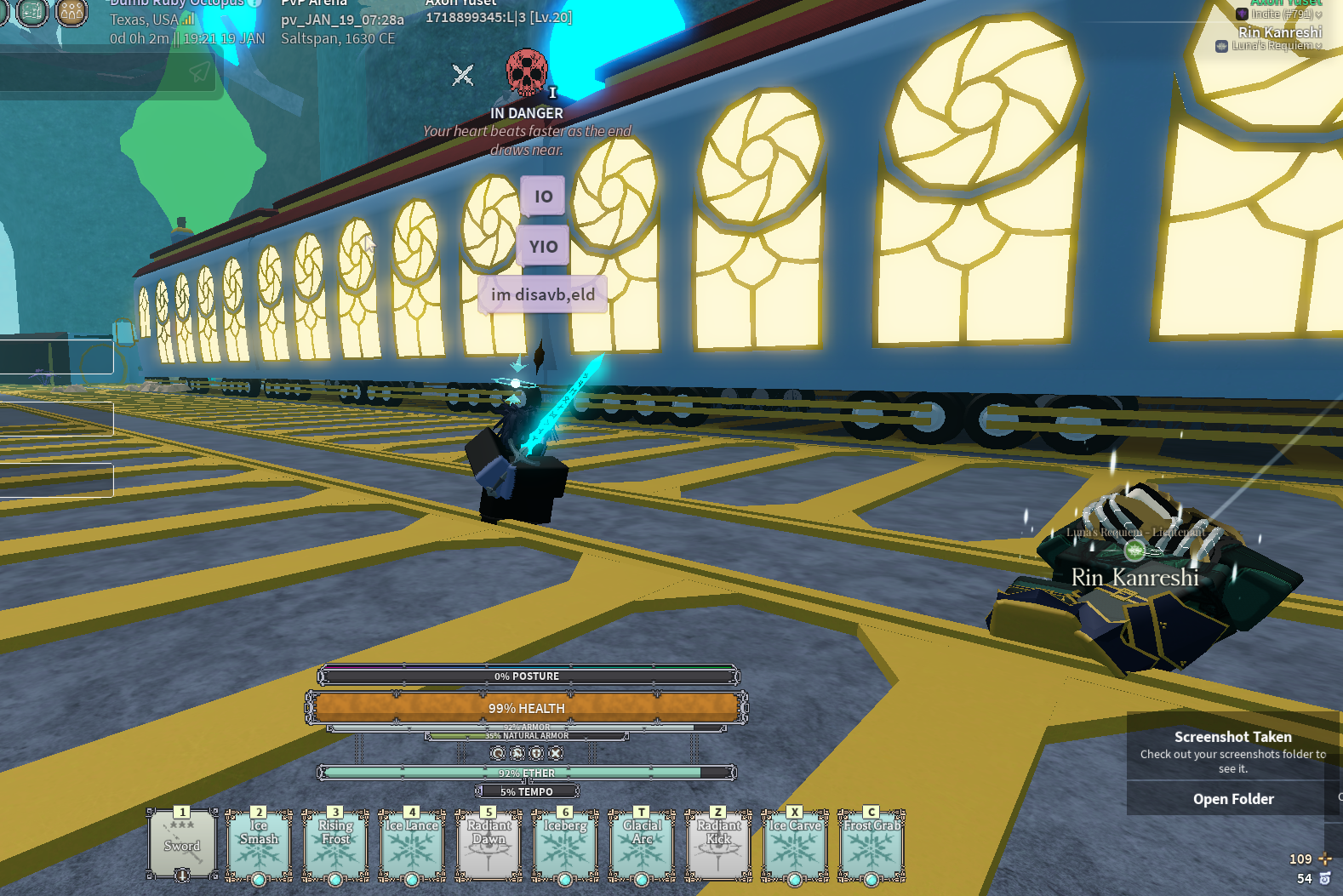Open the gold party members icon

pyautogui.click(x=71, y=12)
